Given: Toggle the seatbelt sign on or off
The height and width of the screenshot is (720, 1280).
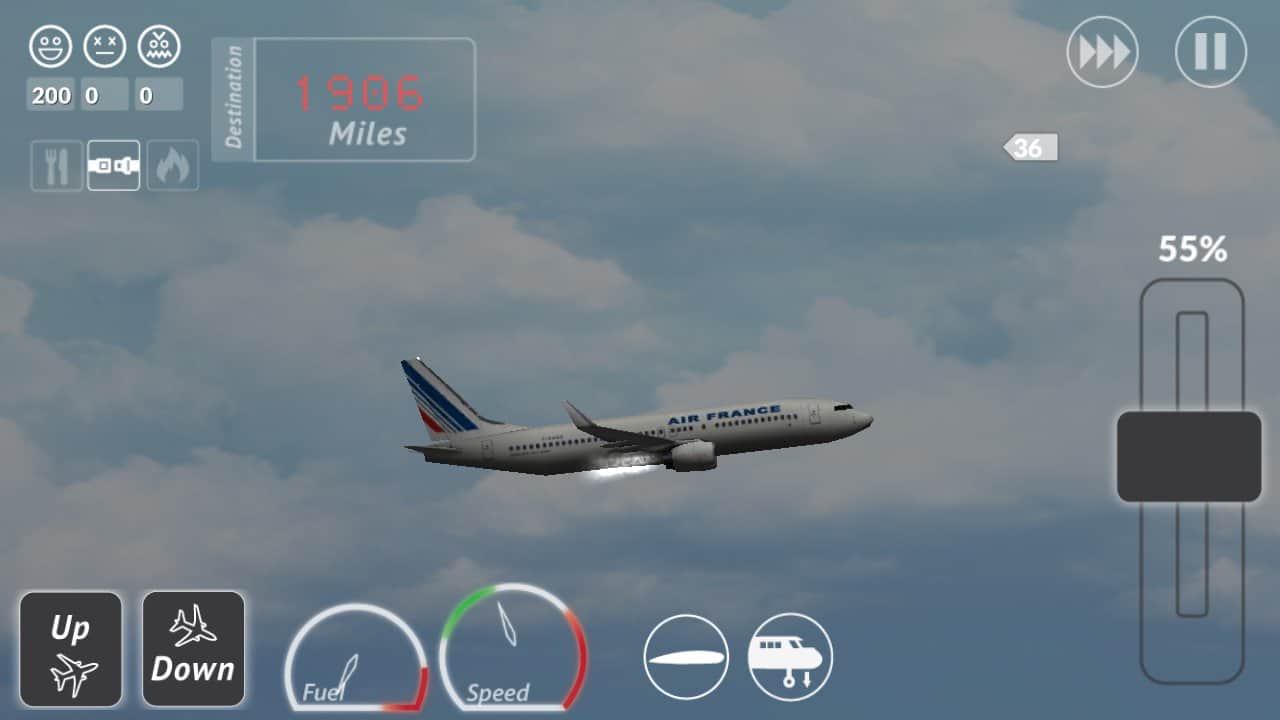Looking at the screenshot, I should [113, 165].
